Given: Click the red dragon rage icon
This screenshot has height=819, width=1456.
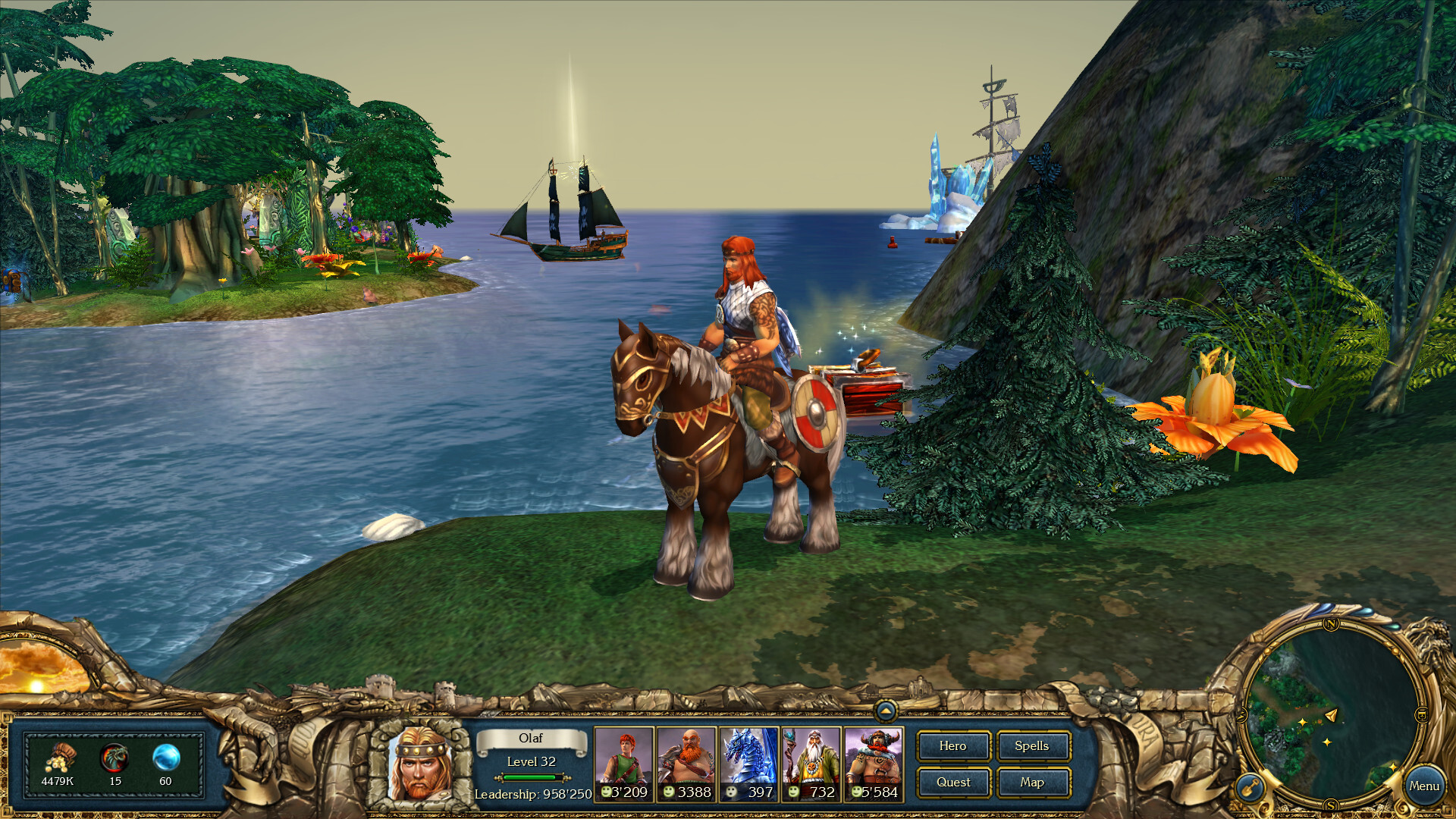Looking at the screenshot, I should coord(115,758).
